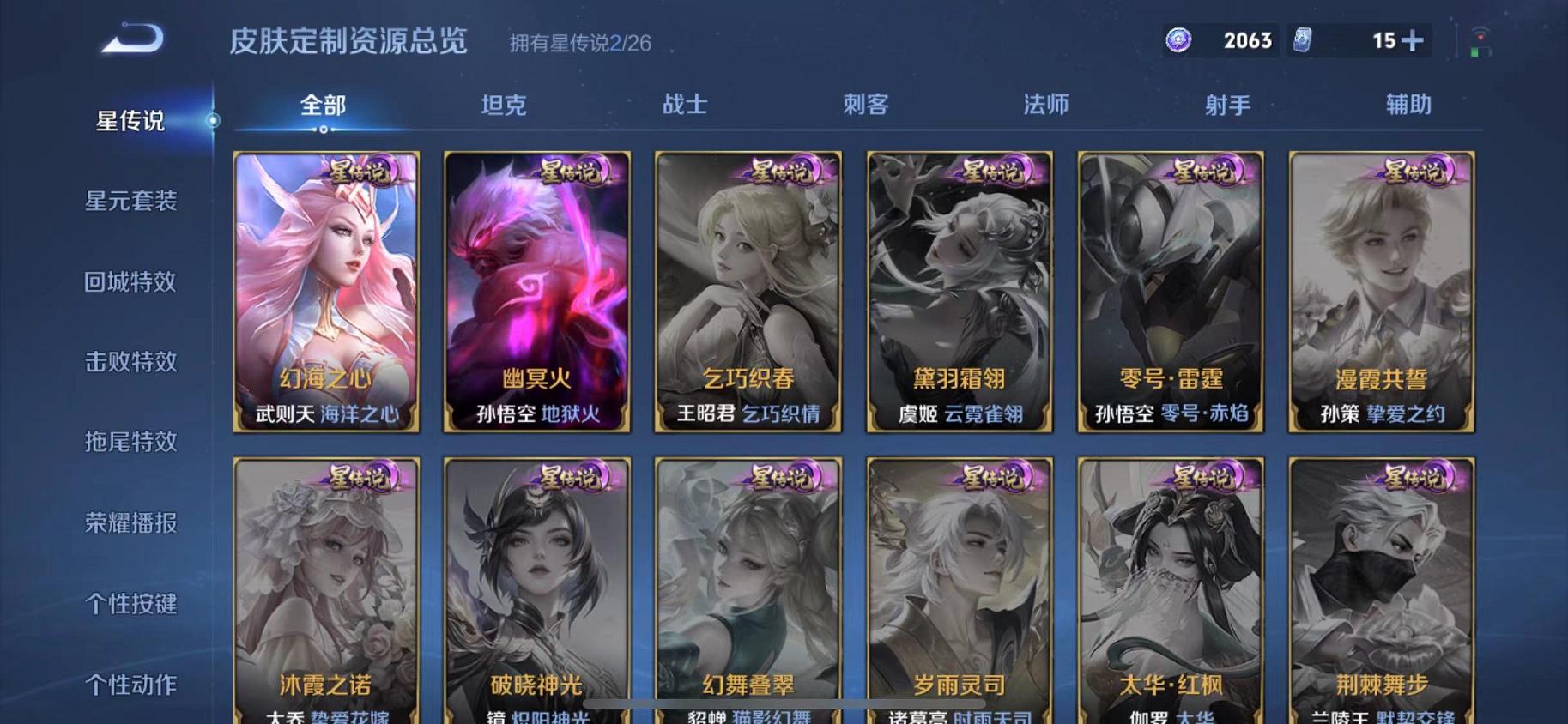Image resolution: width=1568 pixels, height=724 pixels.
Task: Switch to the 坦克 category tab
Action: (x=505, y=105)
